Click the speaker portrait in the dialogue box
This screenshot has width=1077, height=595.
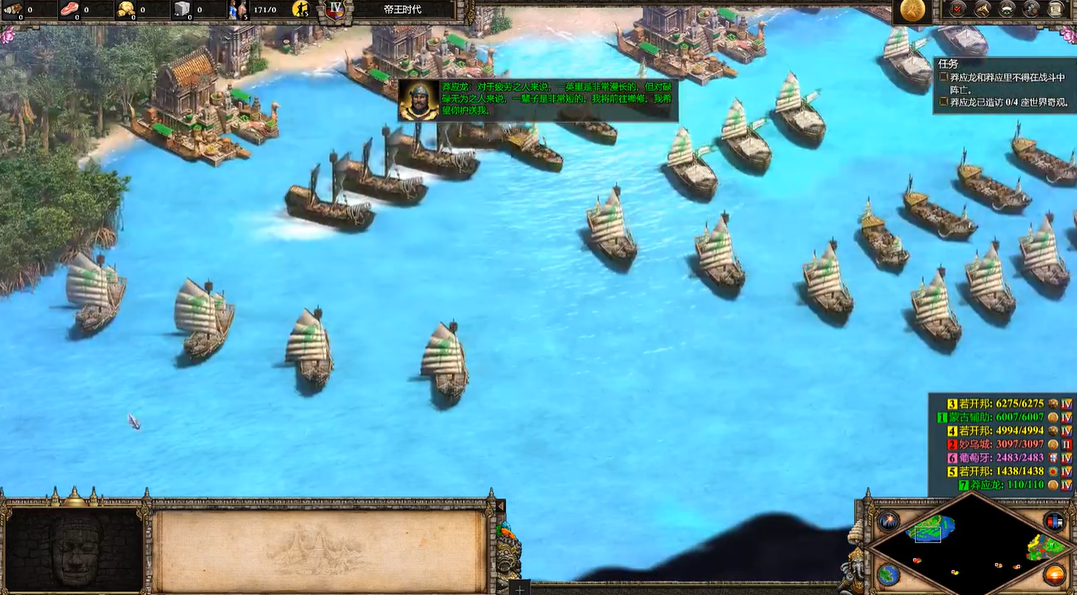point(418,99)
